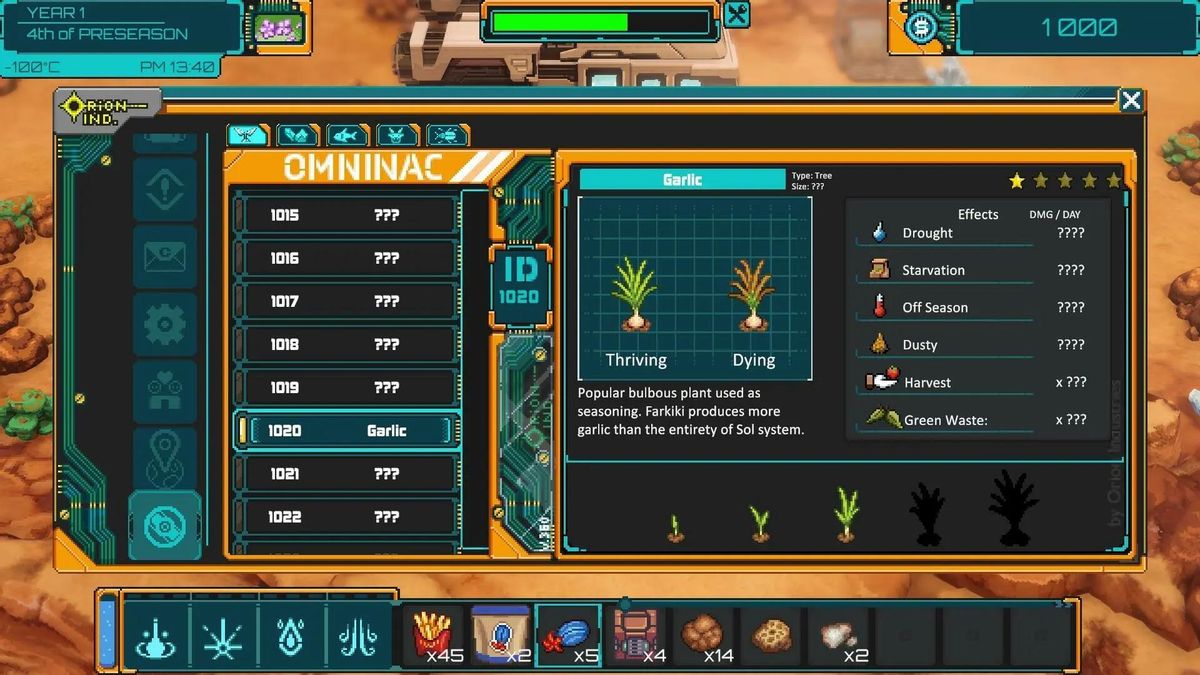Click the wrench tools icon
1200x675 pixels.
coord(736,14)
